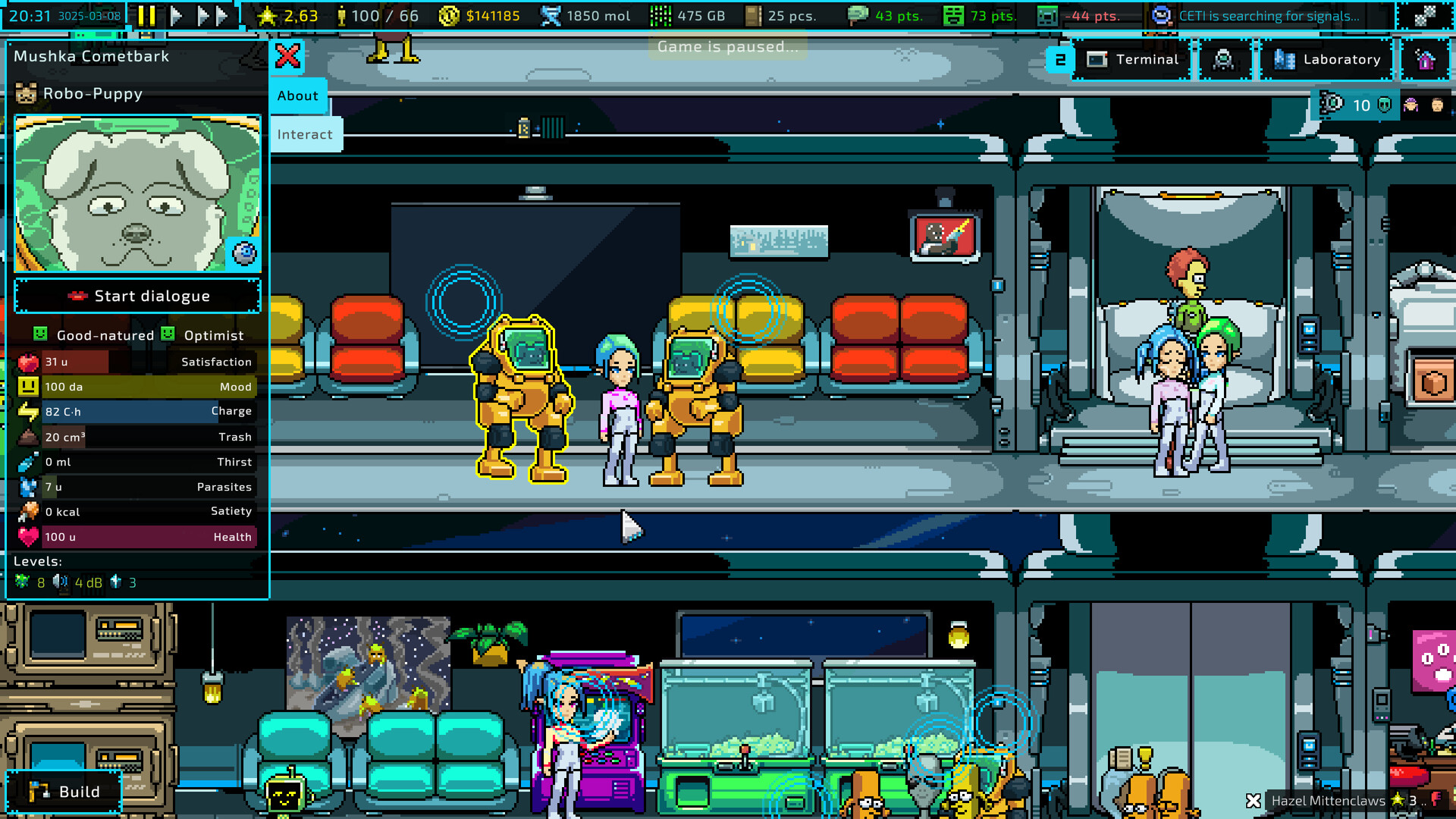Open the Build menu

(x=64, y=792)
